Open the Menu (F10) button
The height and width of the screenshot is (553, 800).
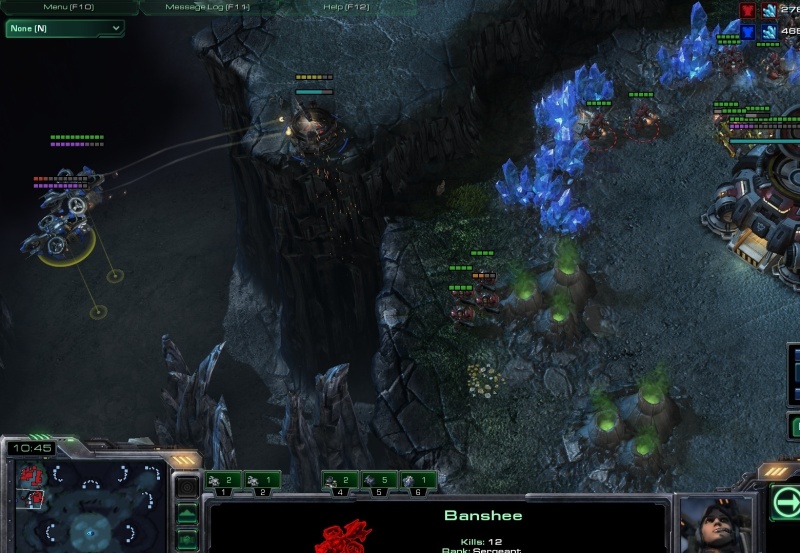pyautogui.click(x=67, y=7)
